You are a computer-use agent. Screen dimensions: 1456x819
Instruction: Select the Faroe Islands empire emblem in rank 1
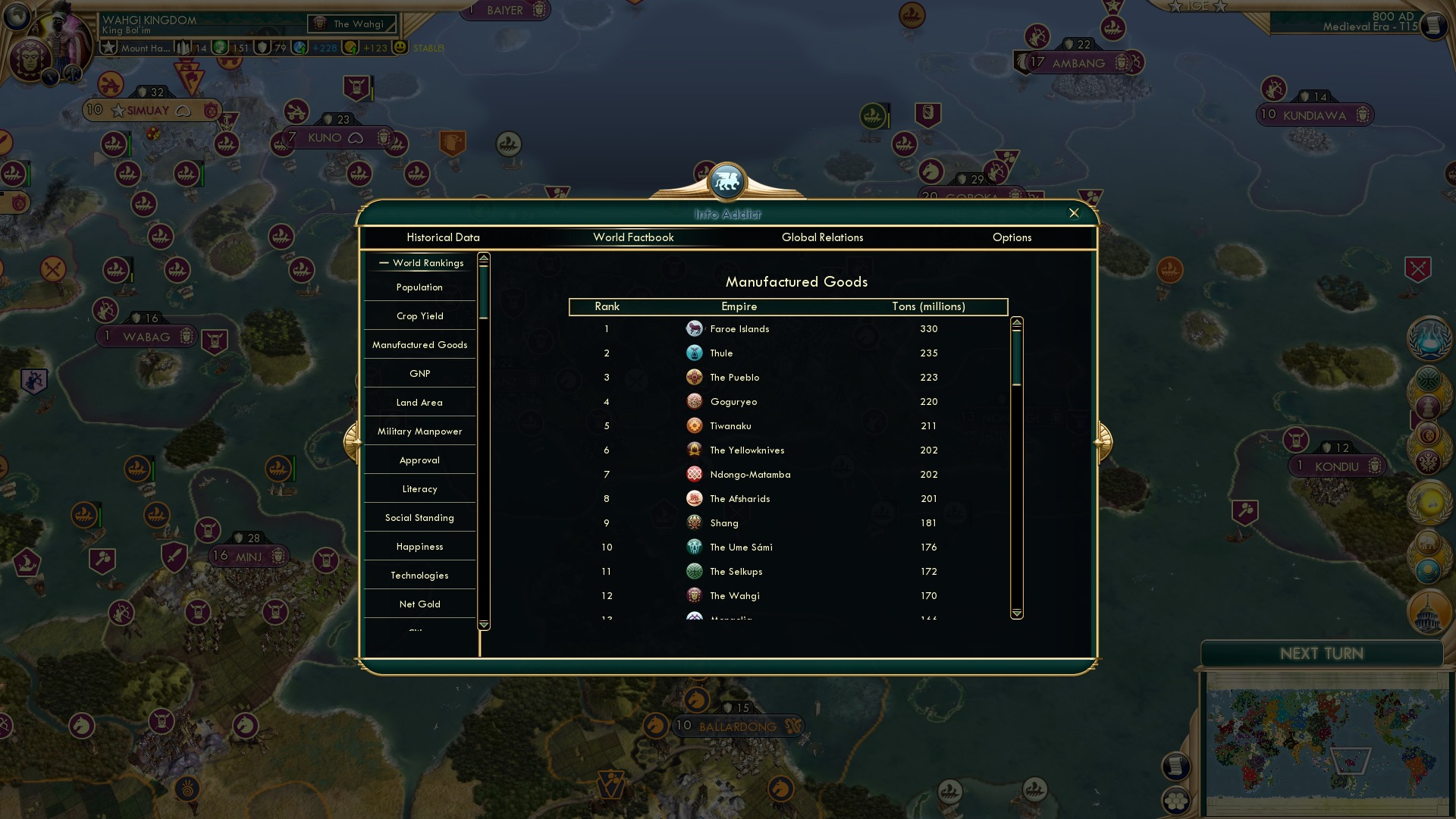[x=695, y=328]
